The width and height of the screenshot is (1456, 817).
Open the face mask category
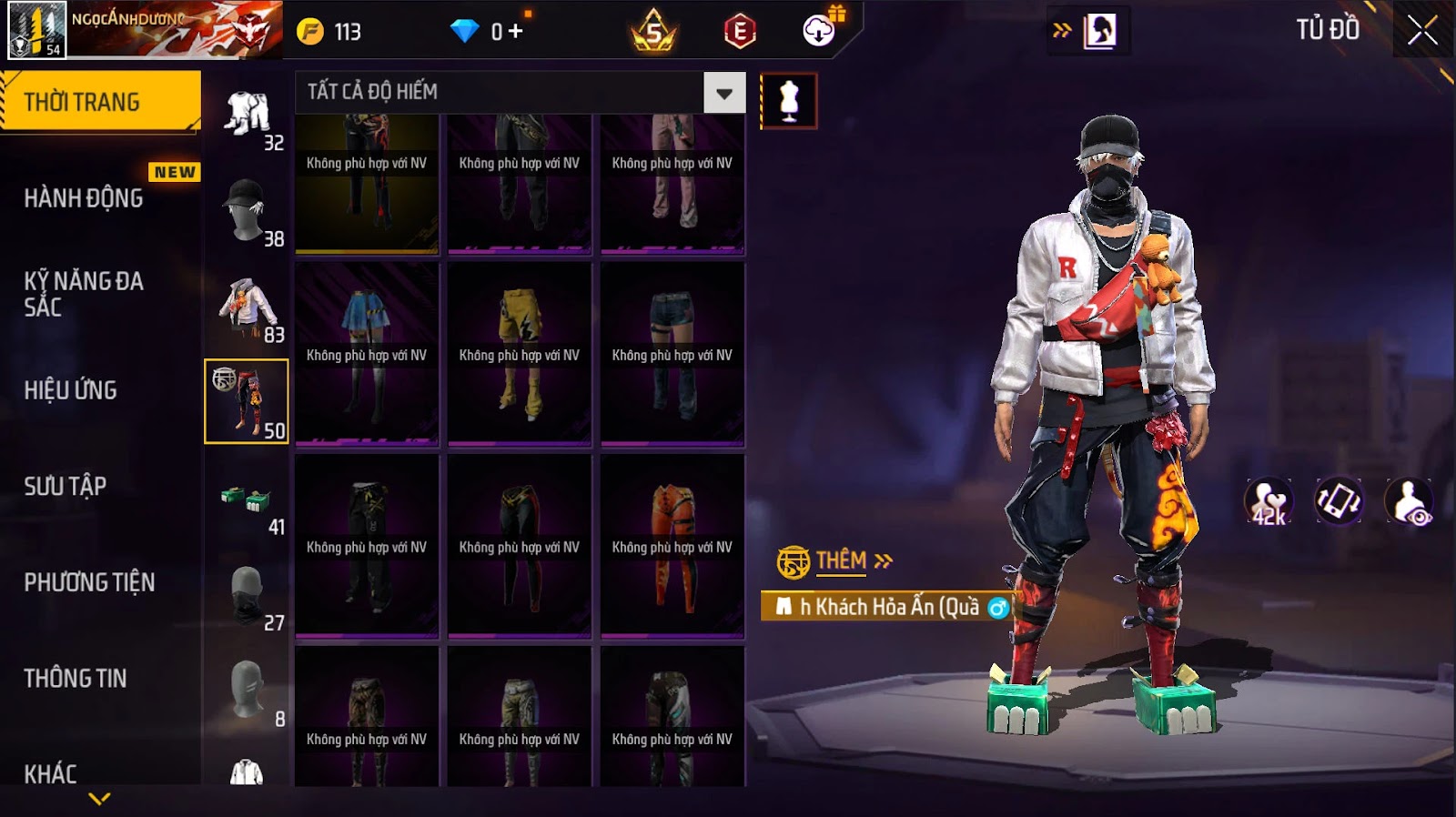(247, 594)
